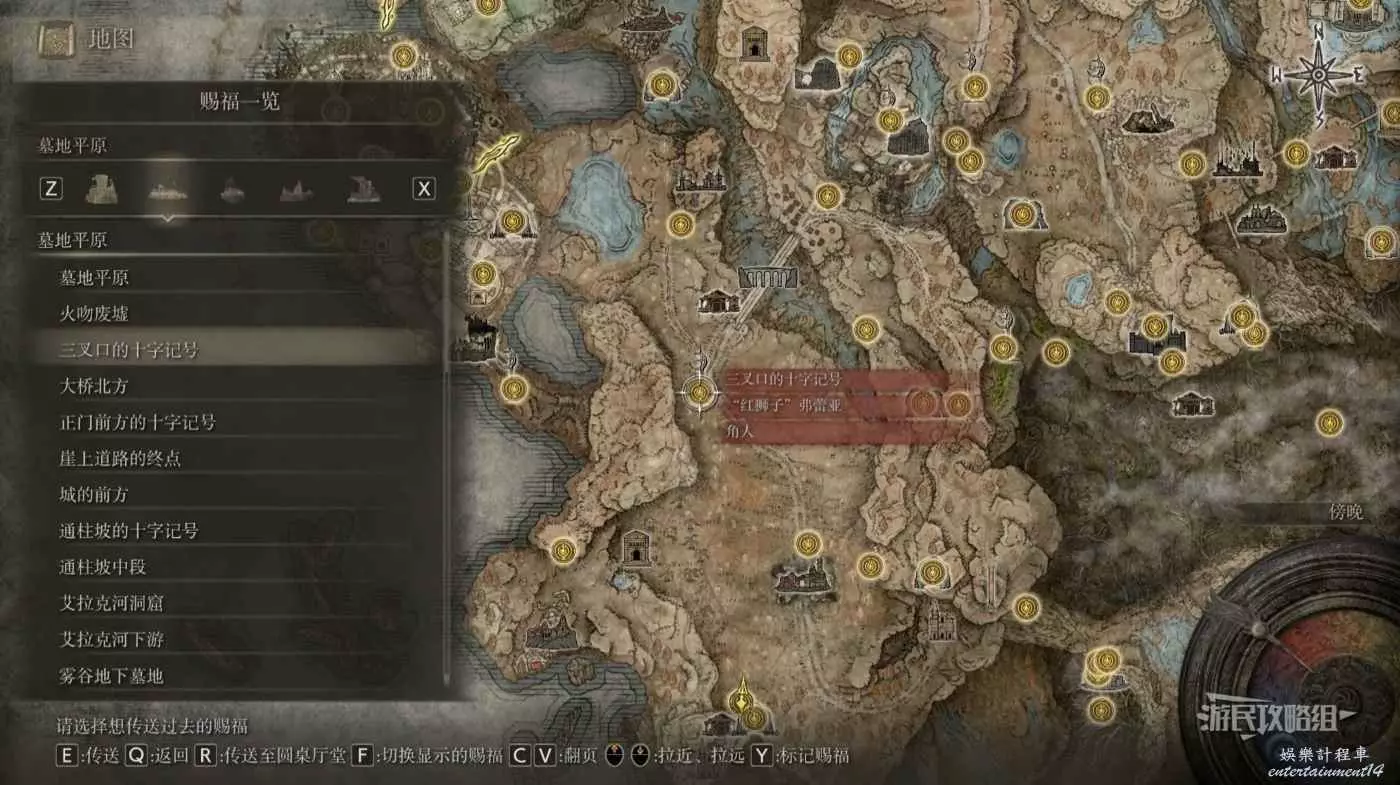Viewport: 1400px width, 785px height.
Task: Choose the highlighted 三叉口的十字记号 entry
Action: pos(128,350)
